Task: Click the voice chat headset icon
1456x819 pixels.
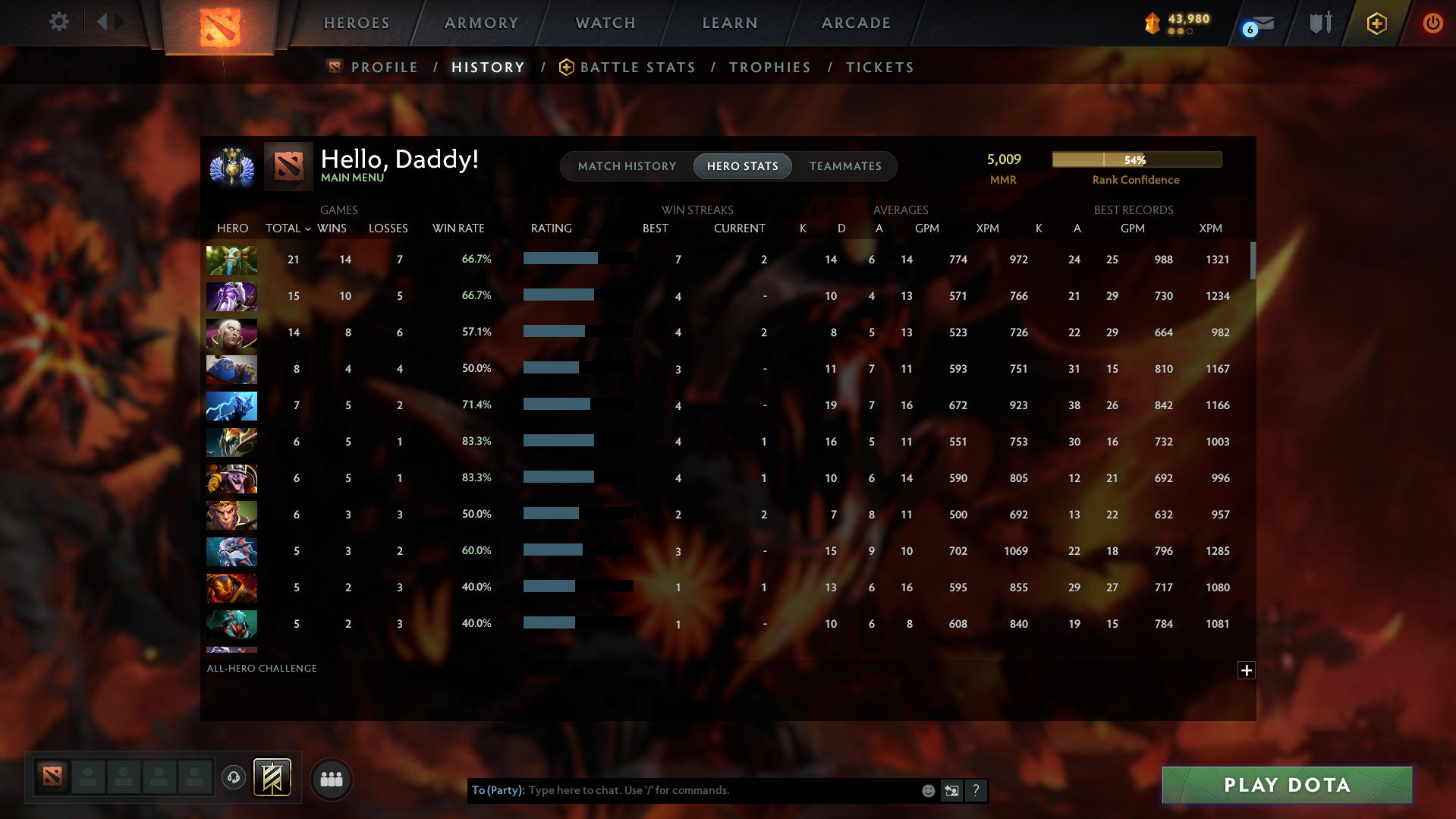Action: click(234, 778)
